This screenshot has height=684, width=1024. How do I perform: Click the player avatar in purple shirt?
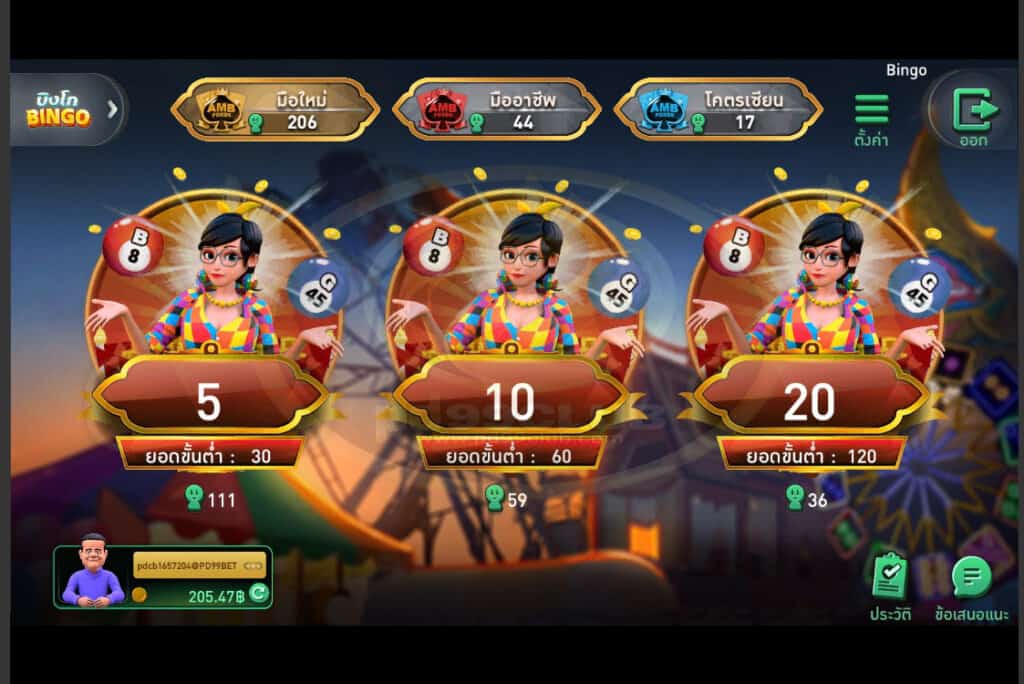tap(93, 572)
